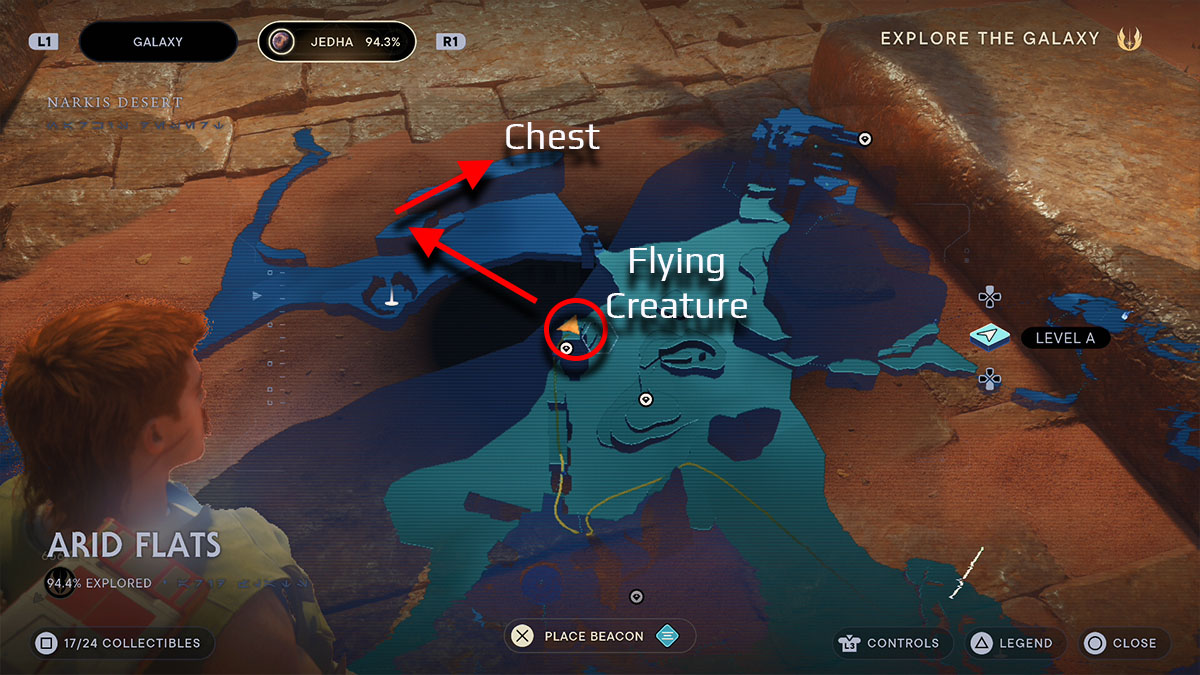The width and height of the screenshot is (1200, 675).
Task: Switch to the Galaxy map tab
Action: tap(157, 42)
